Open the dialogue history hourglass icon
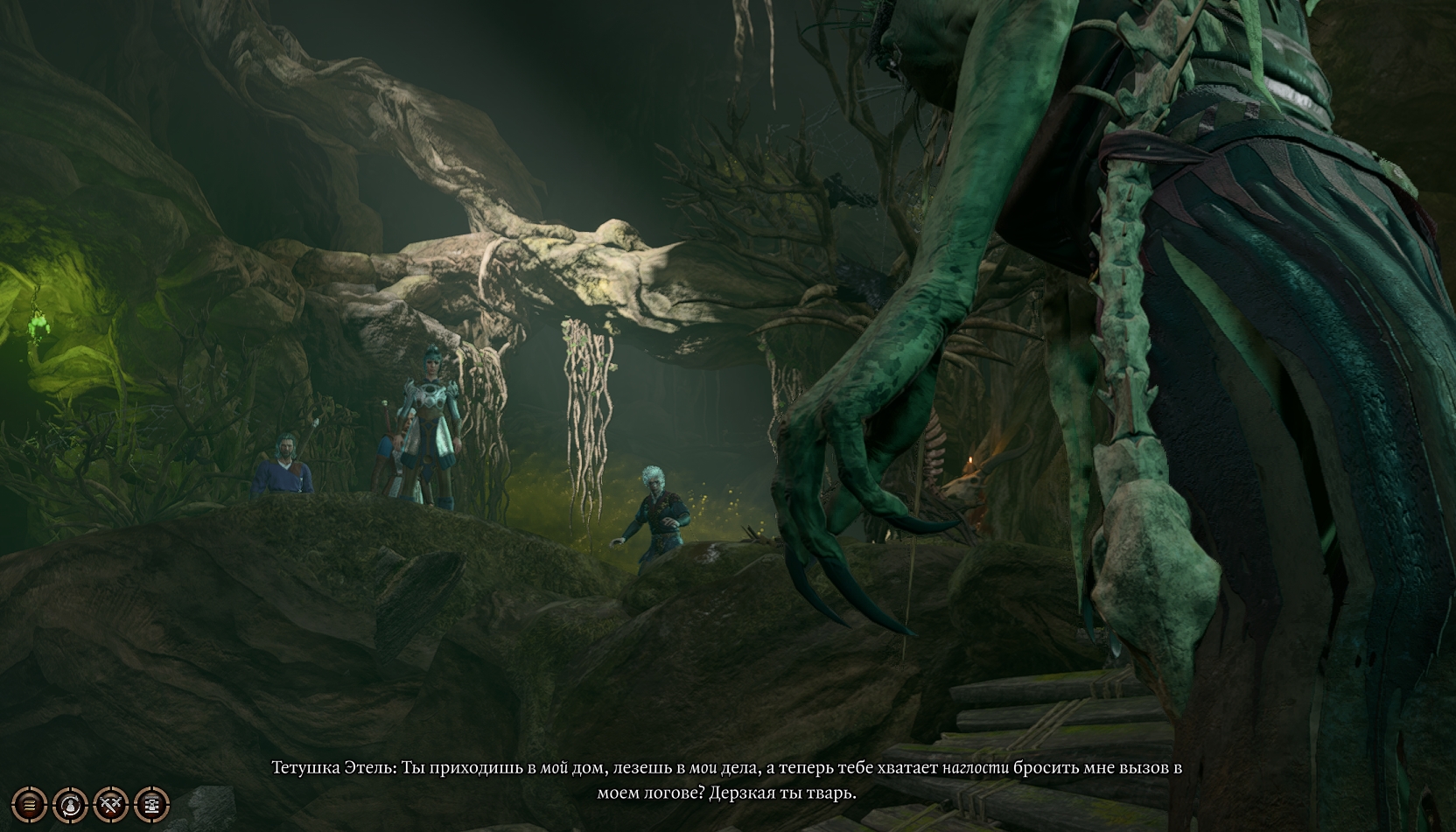Image resolution: width=1456 pixels, height=832 pixels. (x=151, y=803)
